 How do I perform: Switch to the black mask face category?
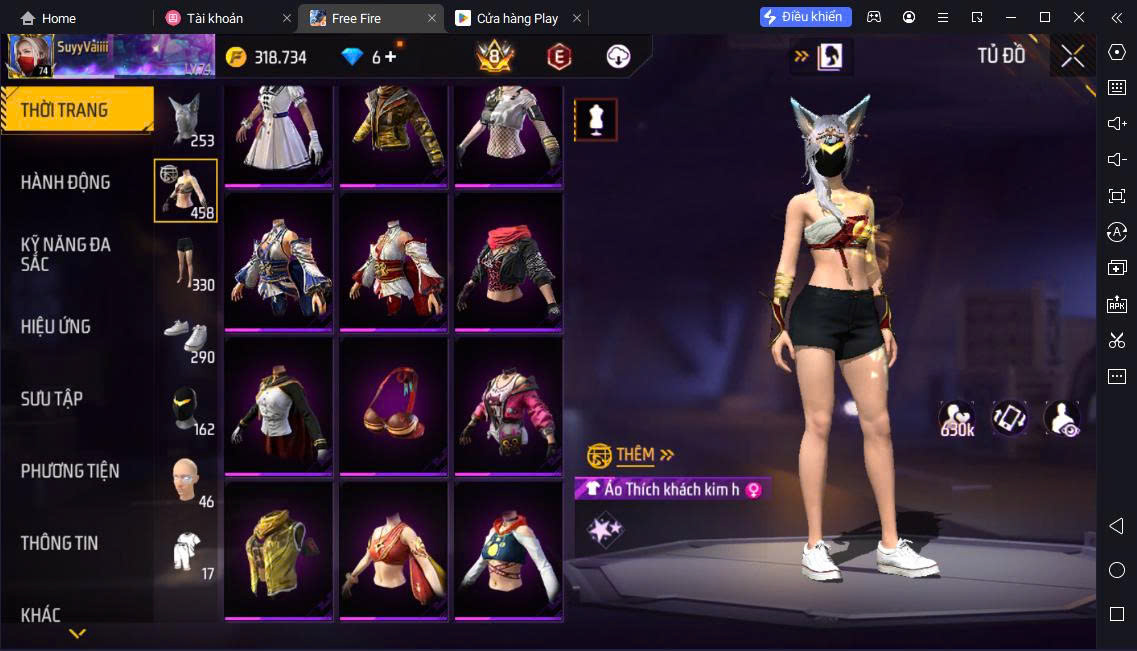pyautogui.click(x=185, y=408)
